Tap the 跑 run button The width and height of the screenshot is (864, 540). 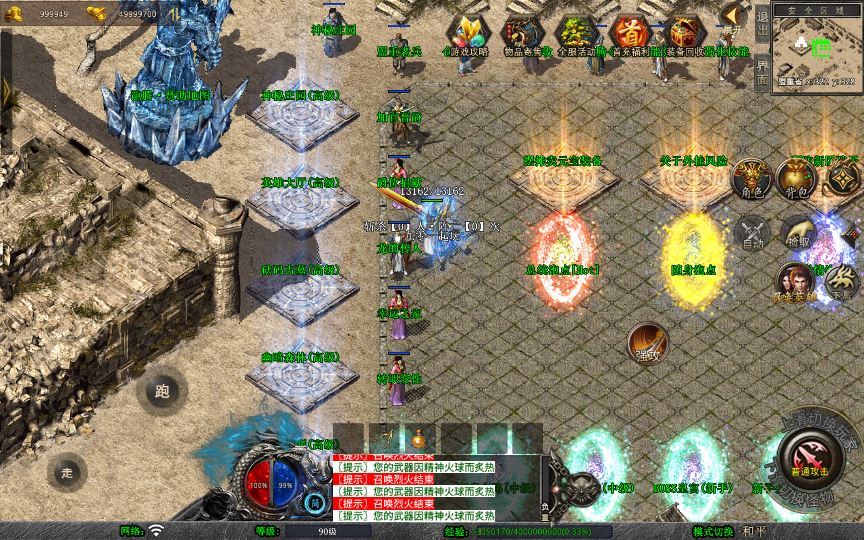(x=162, y=392)
